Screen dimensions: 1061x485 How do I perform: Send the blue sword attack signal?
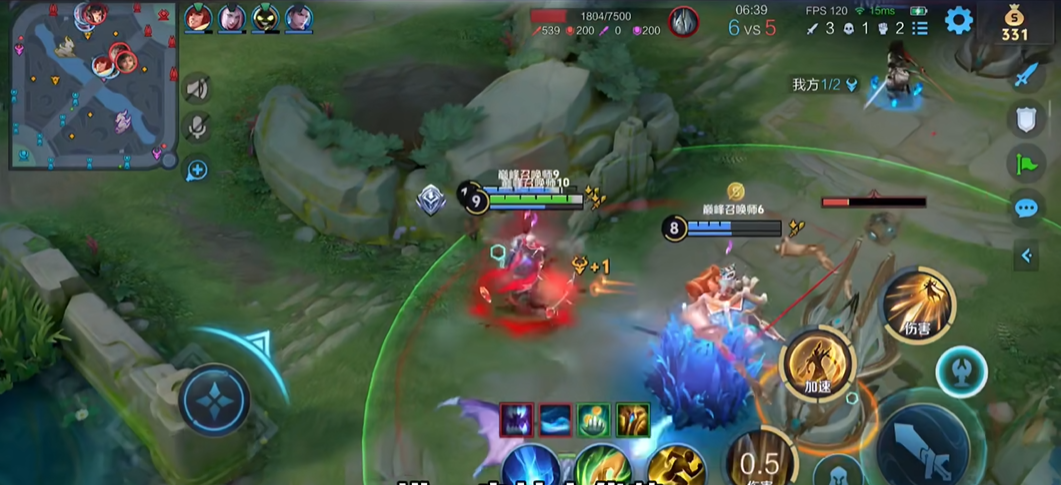tap(1027, 75)
